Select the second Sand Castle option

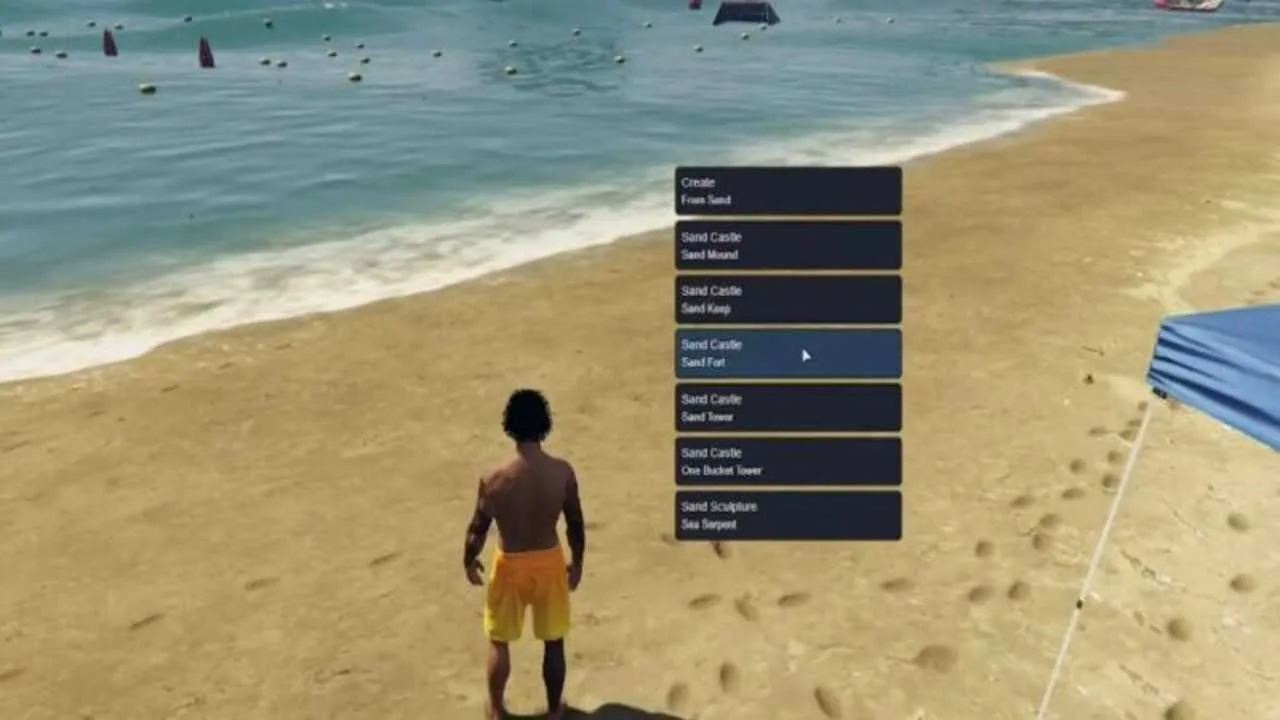coord(787,299)
